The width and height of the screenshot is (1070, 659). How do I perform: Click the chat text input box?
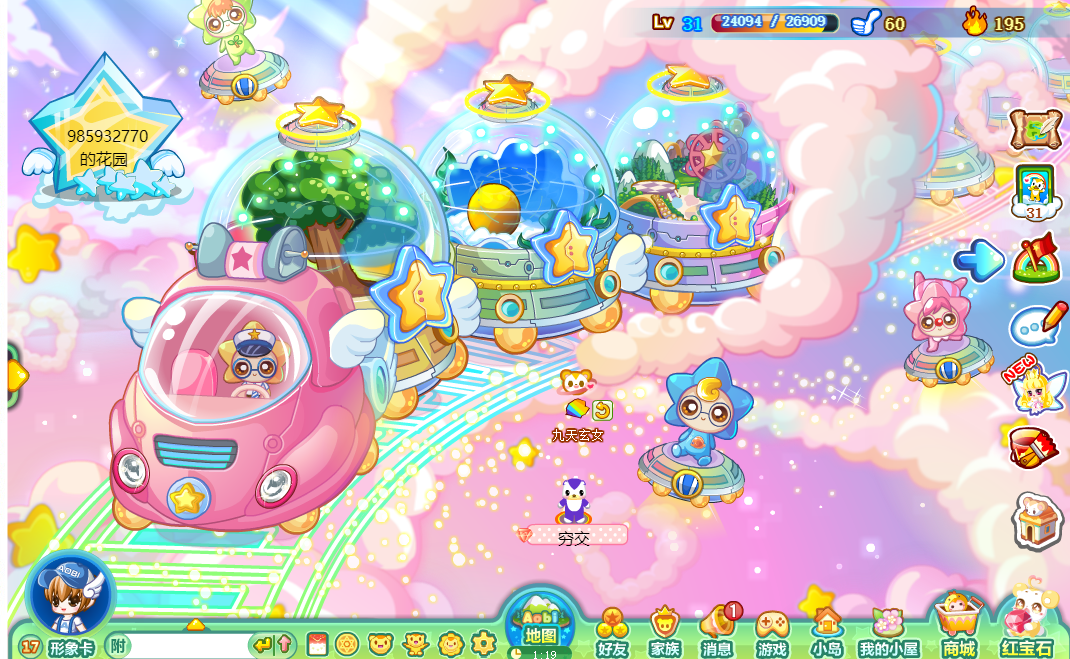(x=190, y=646)
